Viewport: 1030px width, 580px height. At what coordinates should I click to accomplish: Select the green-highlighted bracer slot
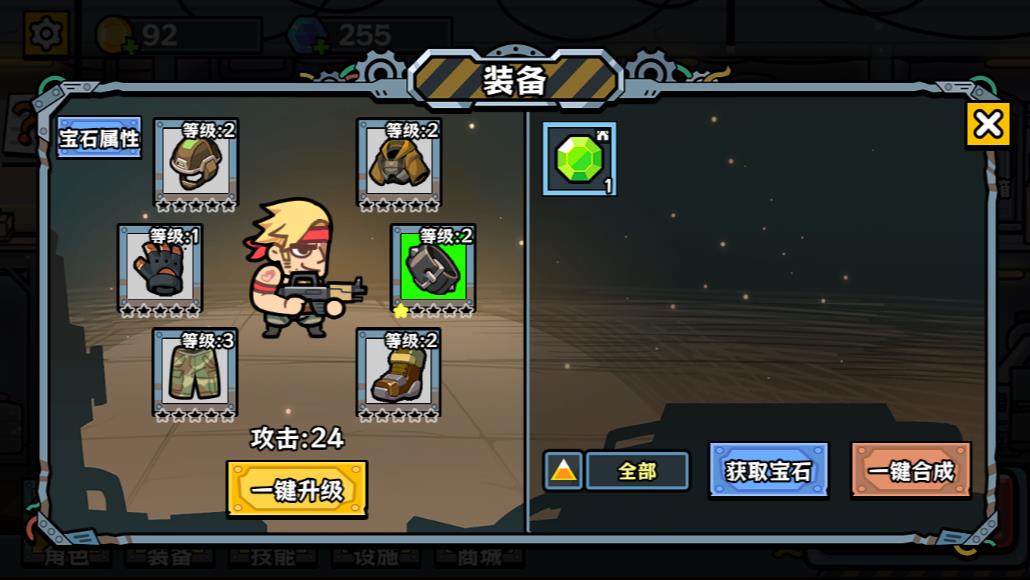coord(433,267)
